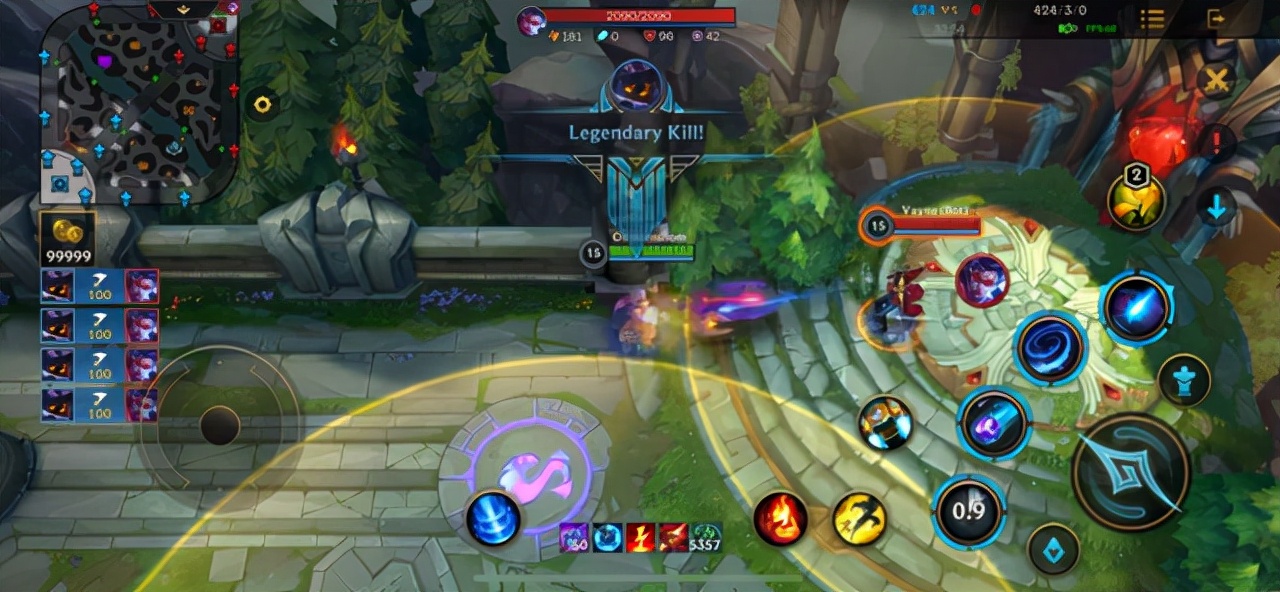Tap the large basic attack button

click(1131, 471)
